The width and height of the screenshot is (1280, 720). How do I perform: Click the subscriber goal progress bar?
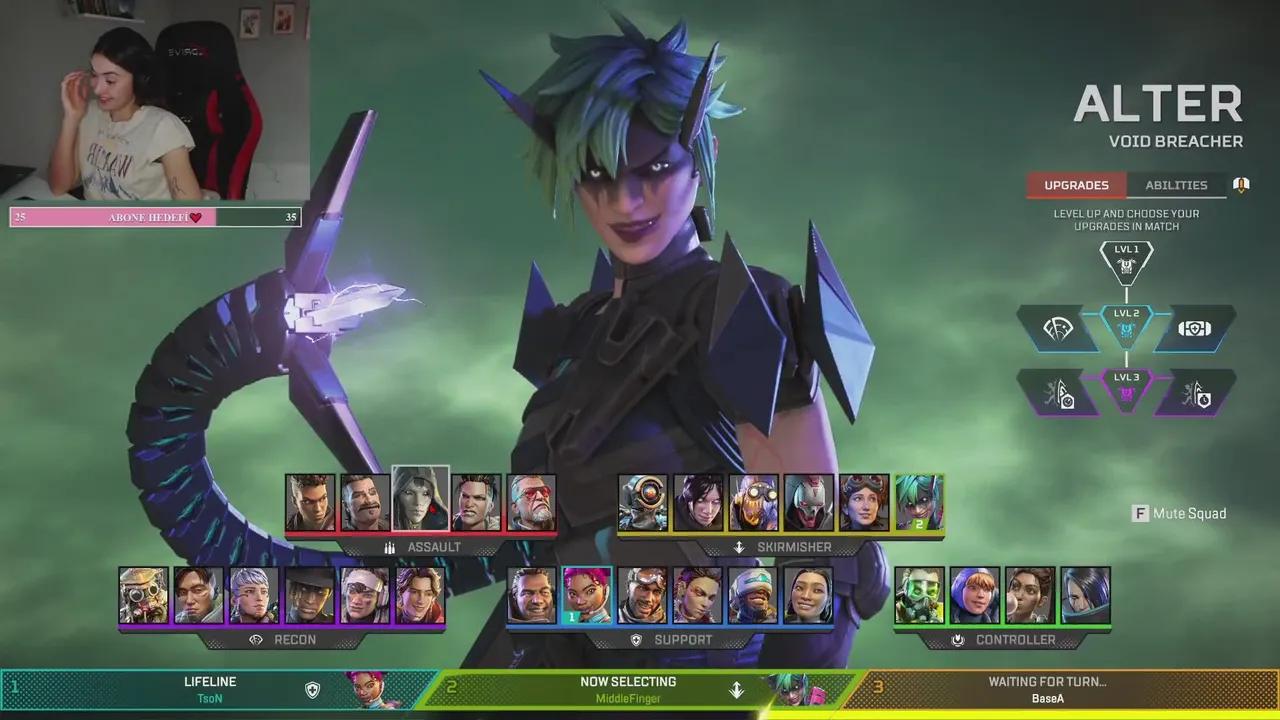pos(153,217)
